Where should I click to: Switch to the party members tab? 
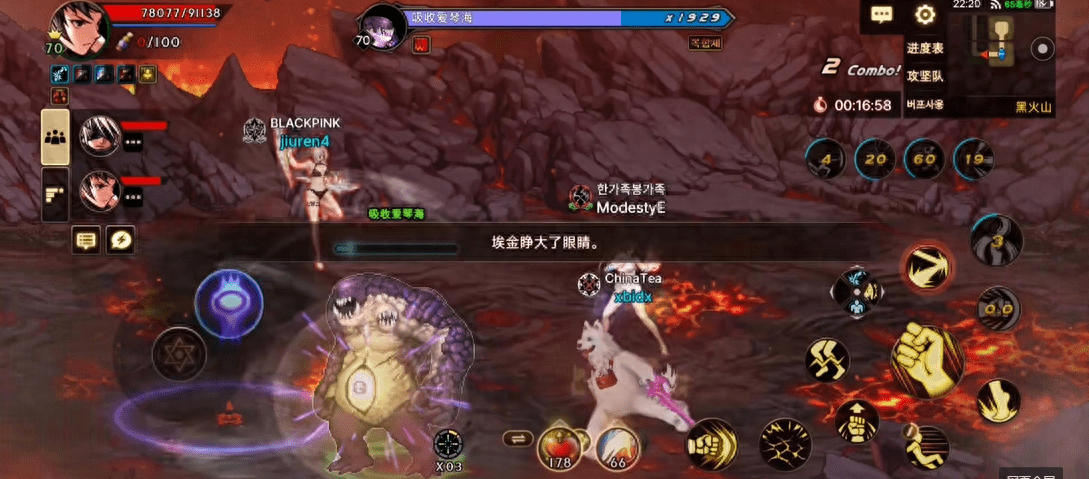(x=55, y=137)
